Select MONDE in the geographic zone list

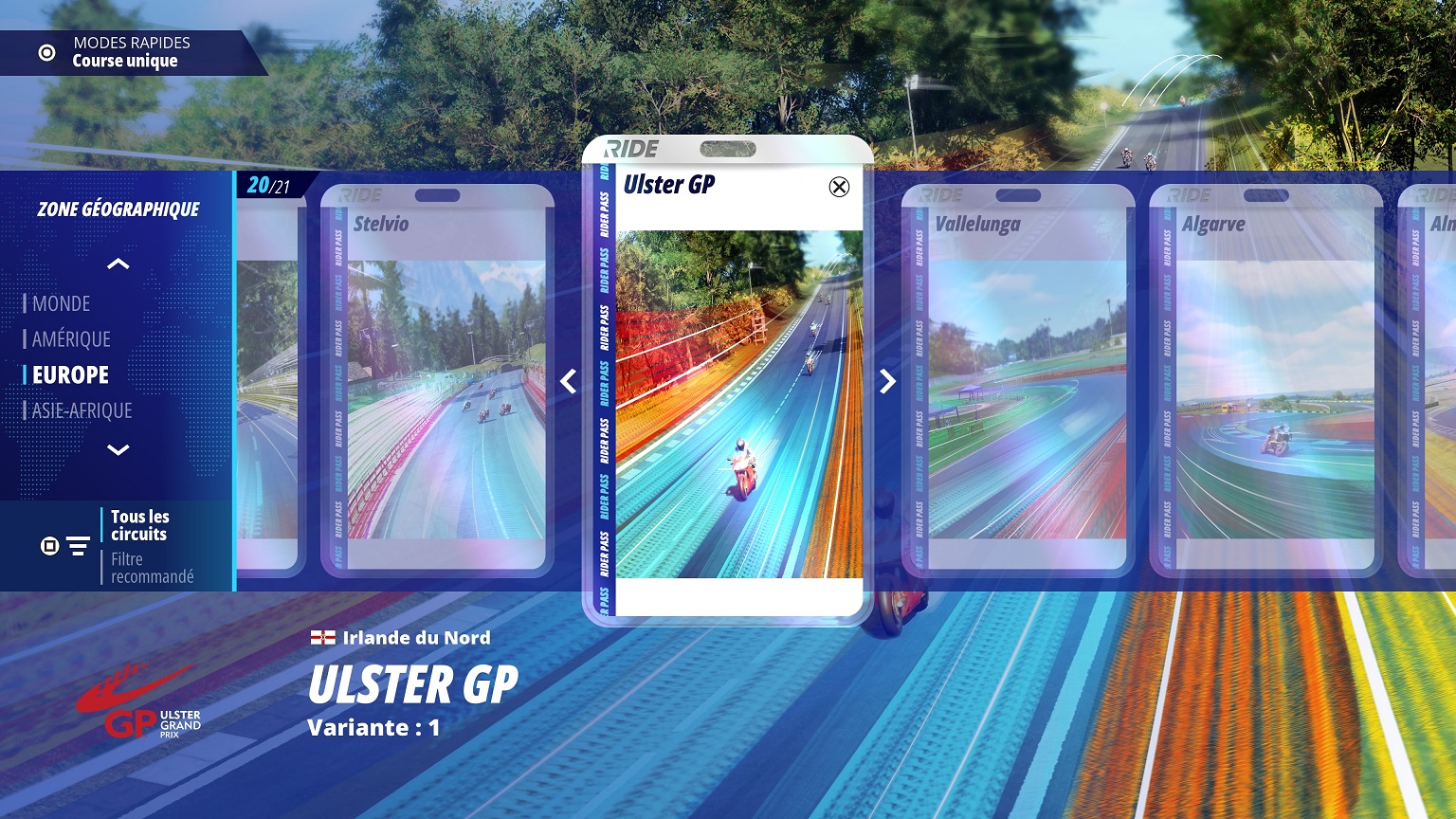(x=62, y=303)
